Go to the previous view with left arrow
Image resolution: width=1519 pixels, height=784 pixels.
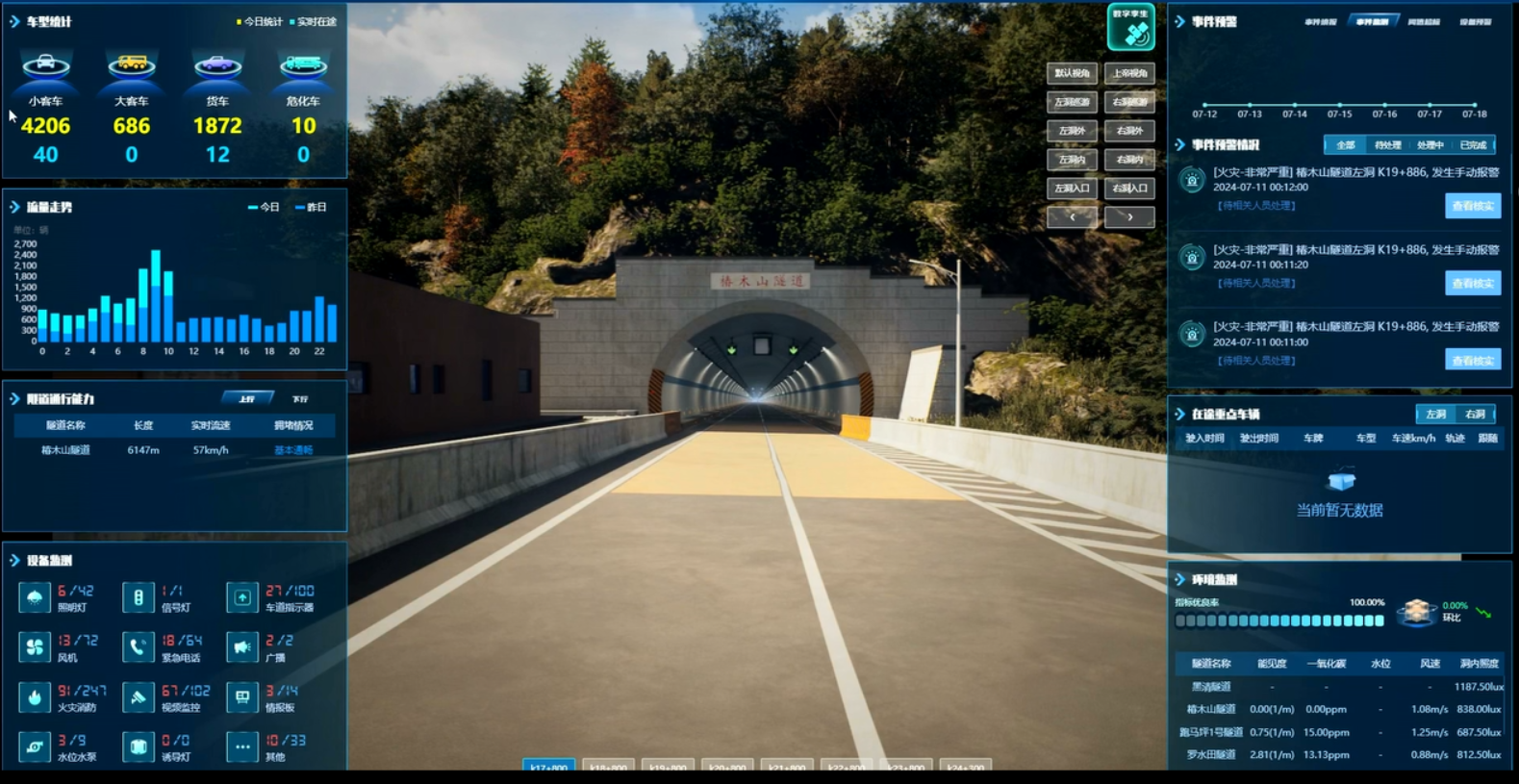(1072, 217)
